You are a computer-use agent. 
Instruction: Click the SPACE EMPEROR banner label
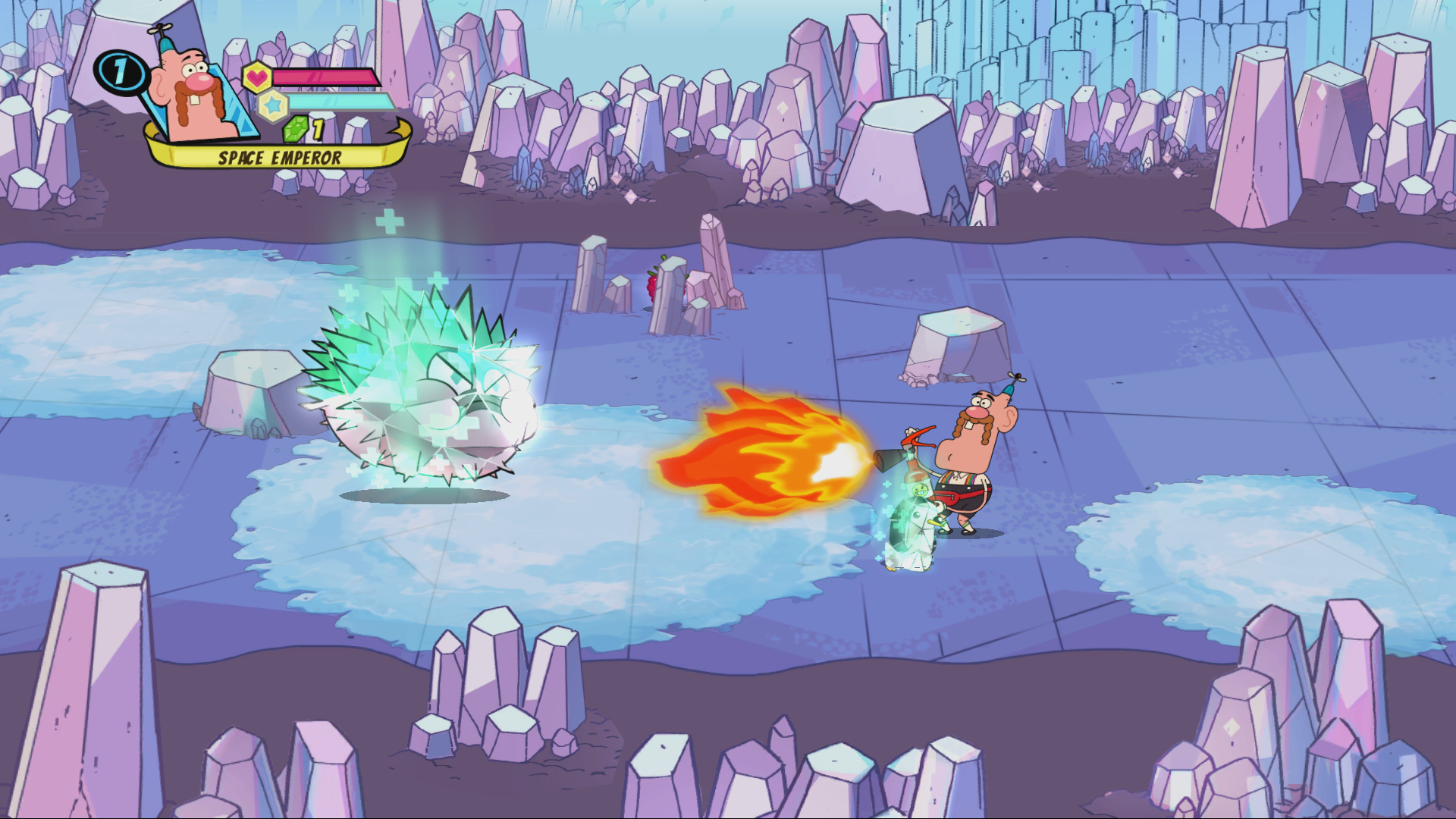click(280, 157)
